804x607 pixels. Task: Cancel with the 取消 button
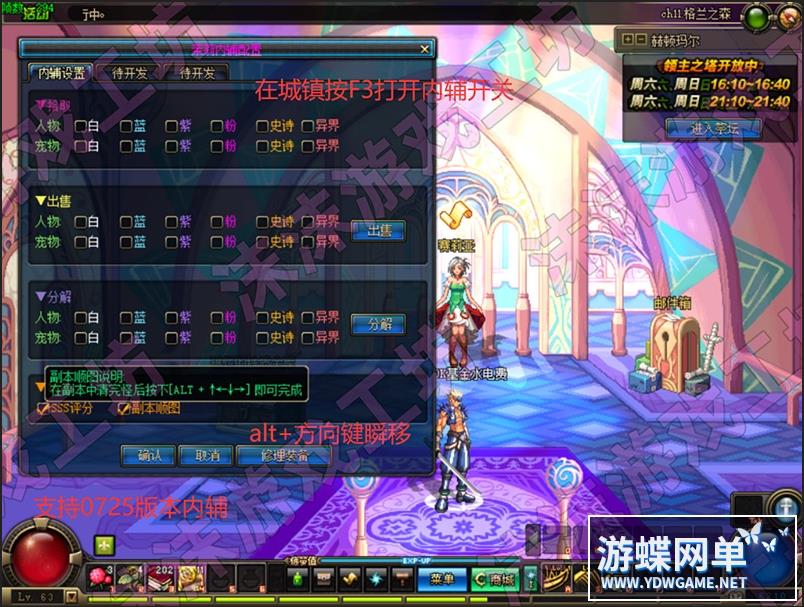(x=208, y=455)
